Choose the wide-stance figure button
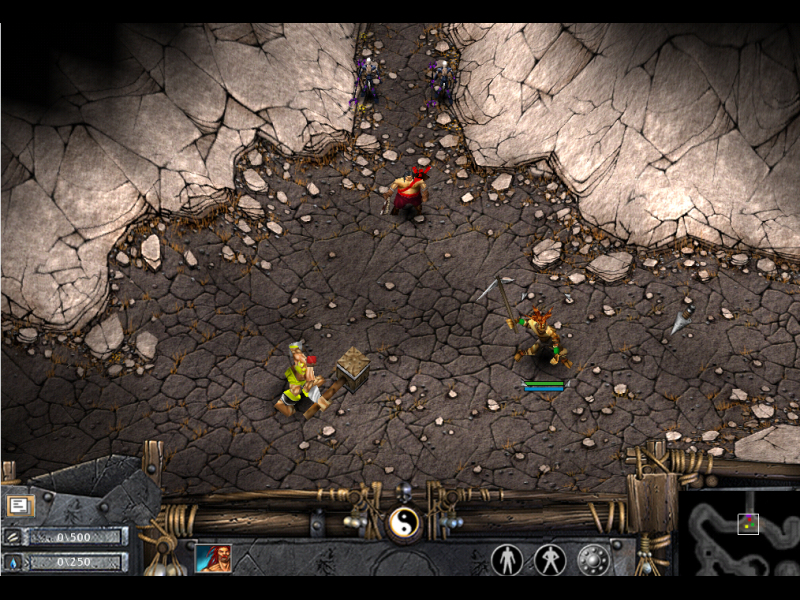This screenshot has height=600, width=800. tap(550, 559)
